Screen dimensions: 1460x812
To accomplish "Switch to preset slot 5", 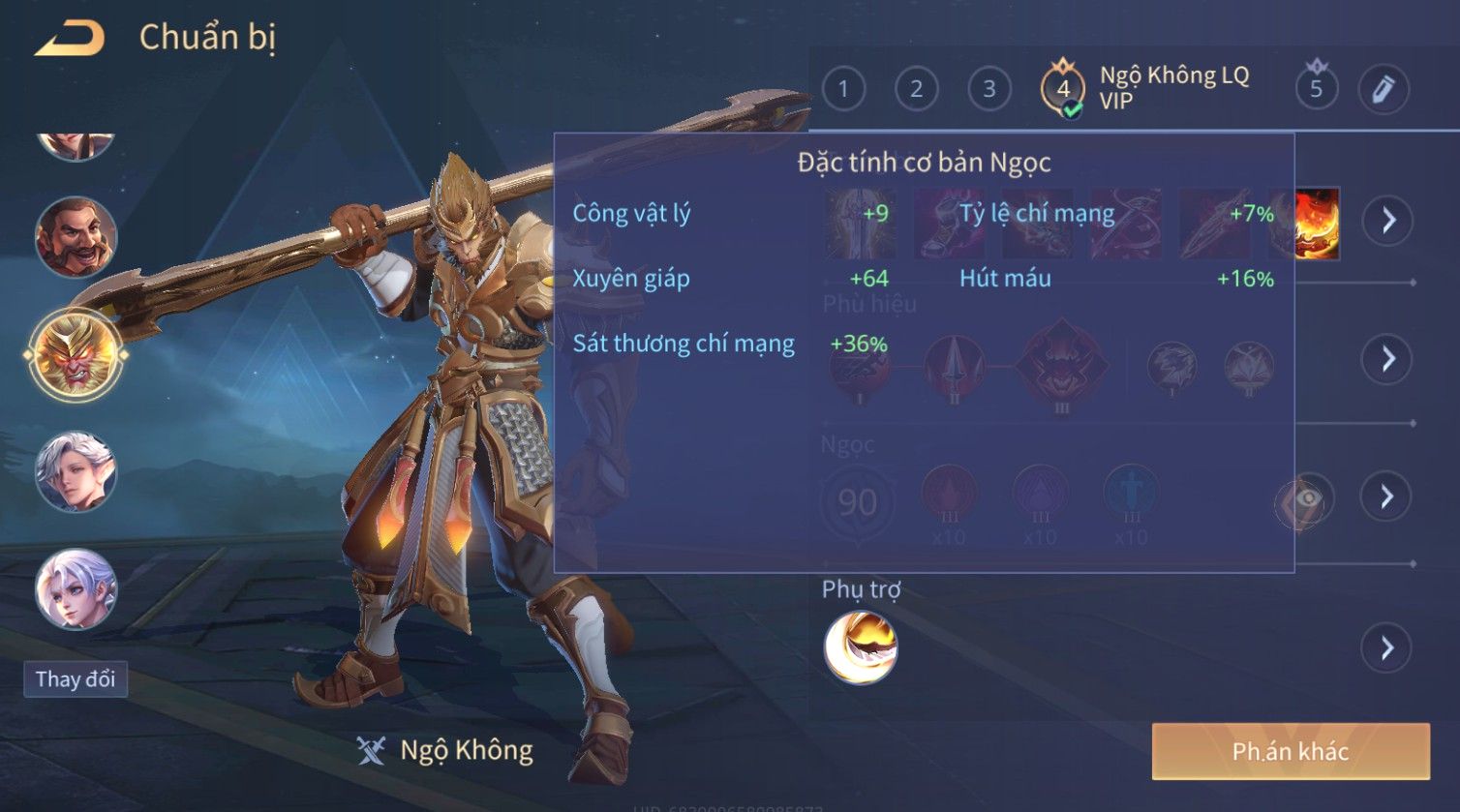I will point(1316,90).
